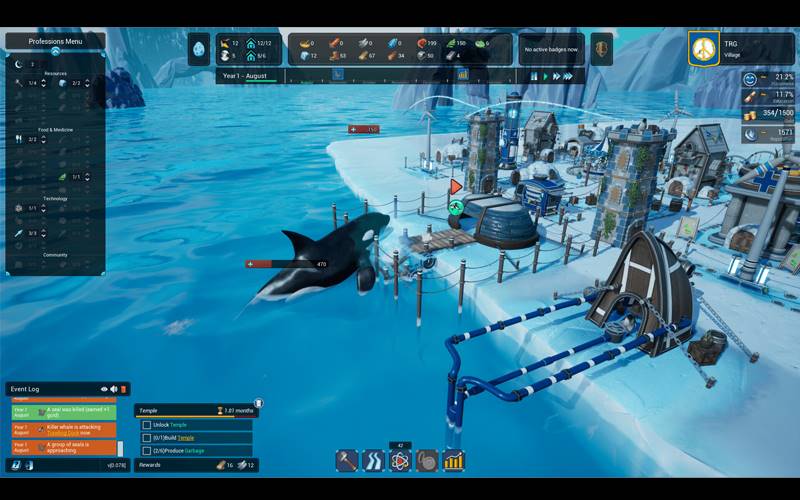800x500 pixels.
Task: Mute Event Log sound with speaker icon
Action: pyautogui.click(x=113, y=389)
